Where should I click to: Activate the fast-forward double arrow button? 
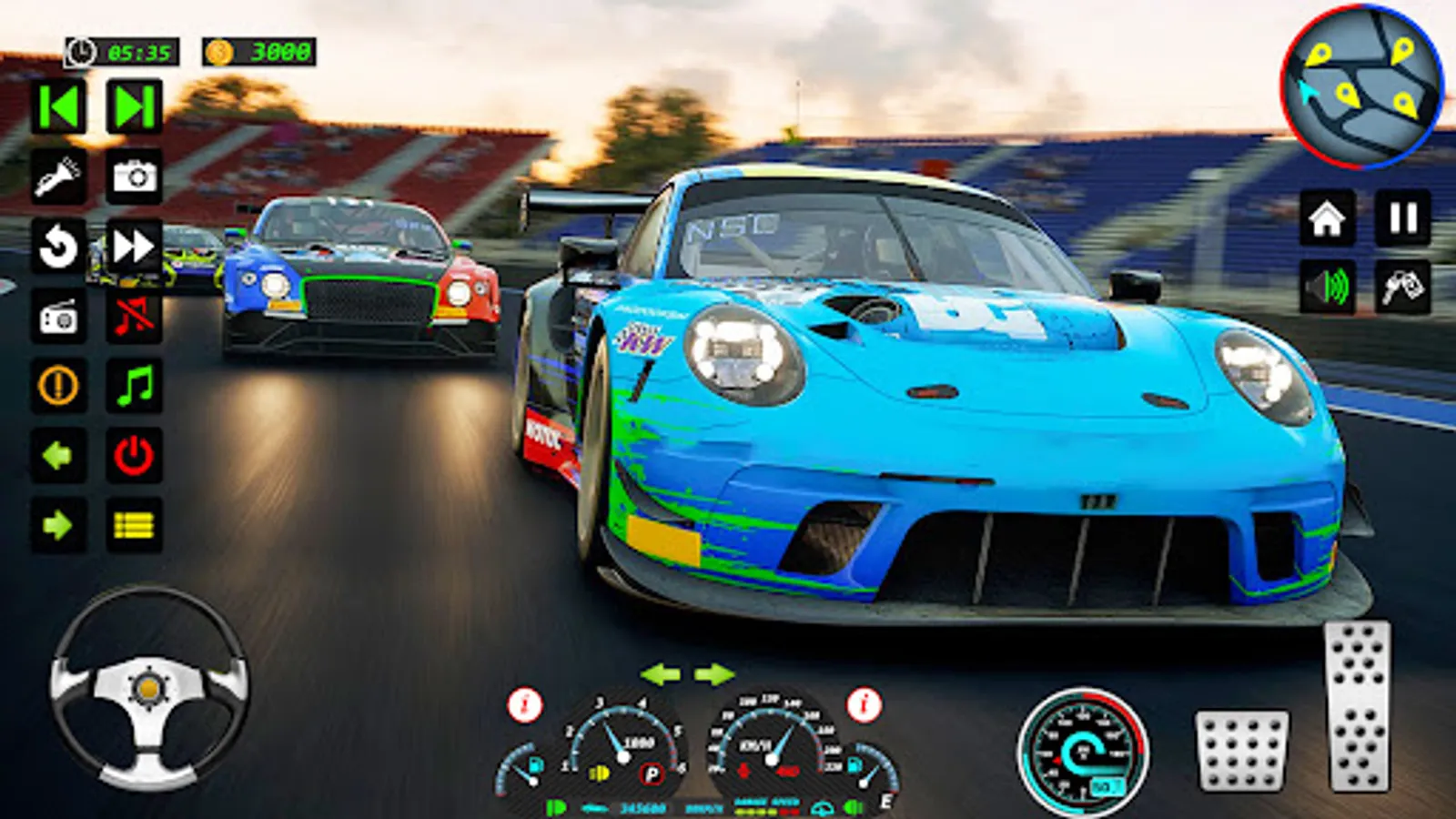pos(135,247)
